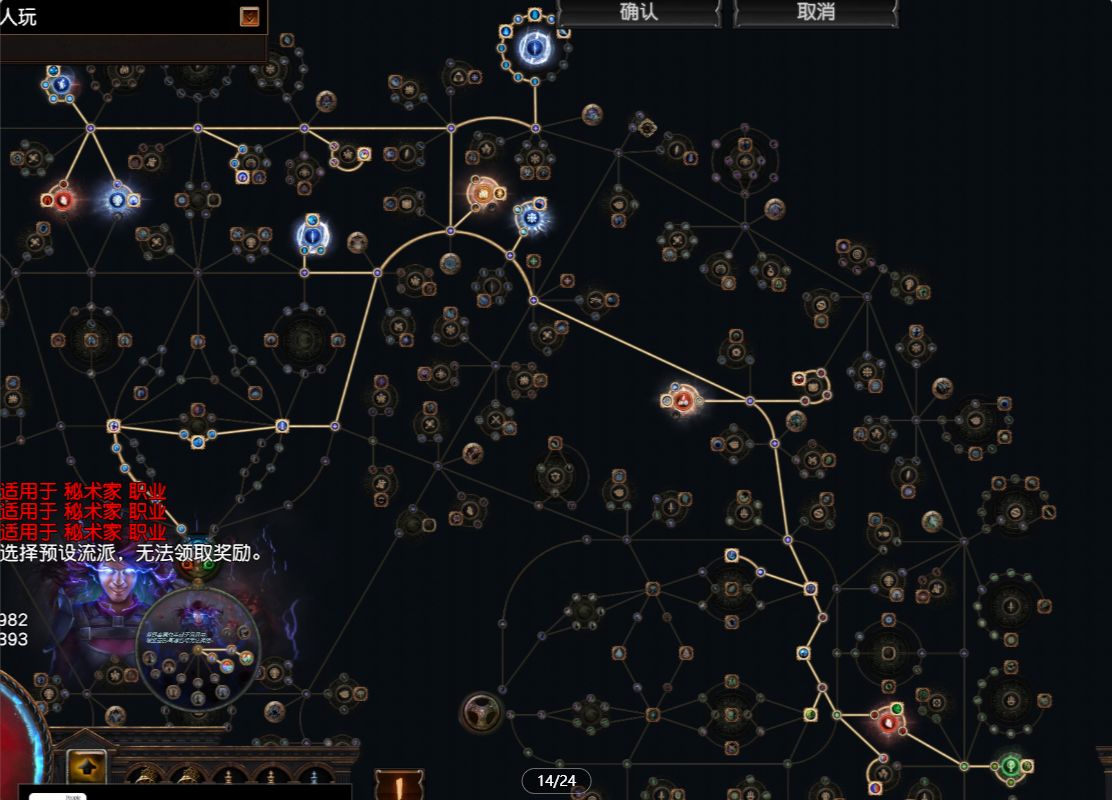1112x800 pixels.
Task: Click the 14/24 page indicator
Action: click(556, 781)
